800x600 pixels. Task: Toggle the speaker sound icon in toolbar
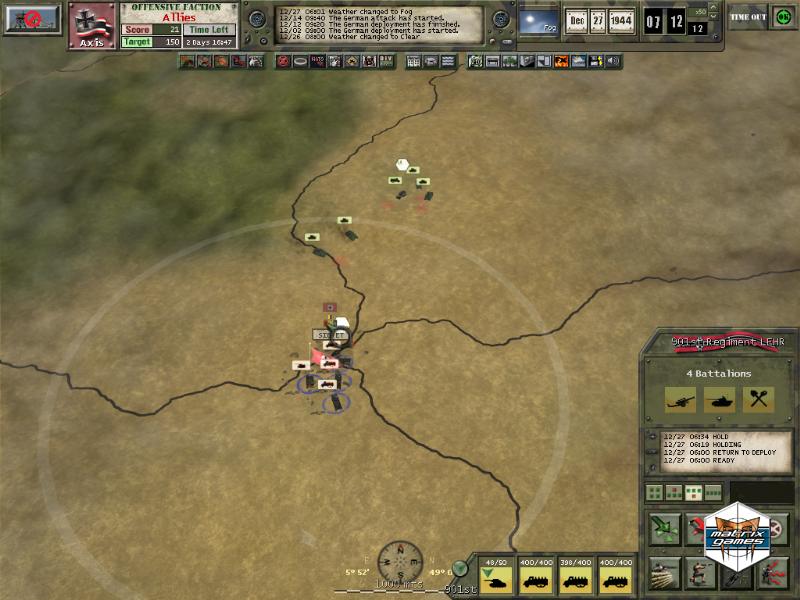tap(613, 62)
